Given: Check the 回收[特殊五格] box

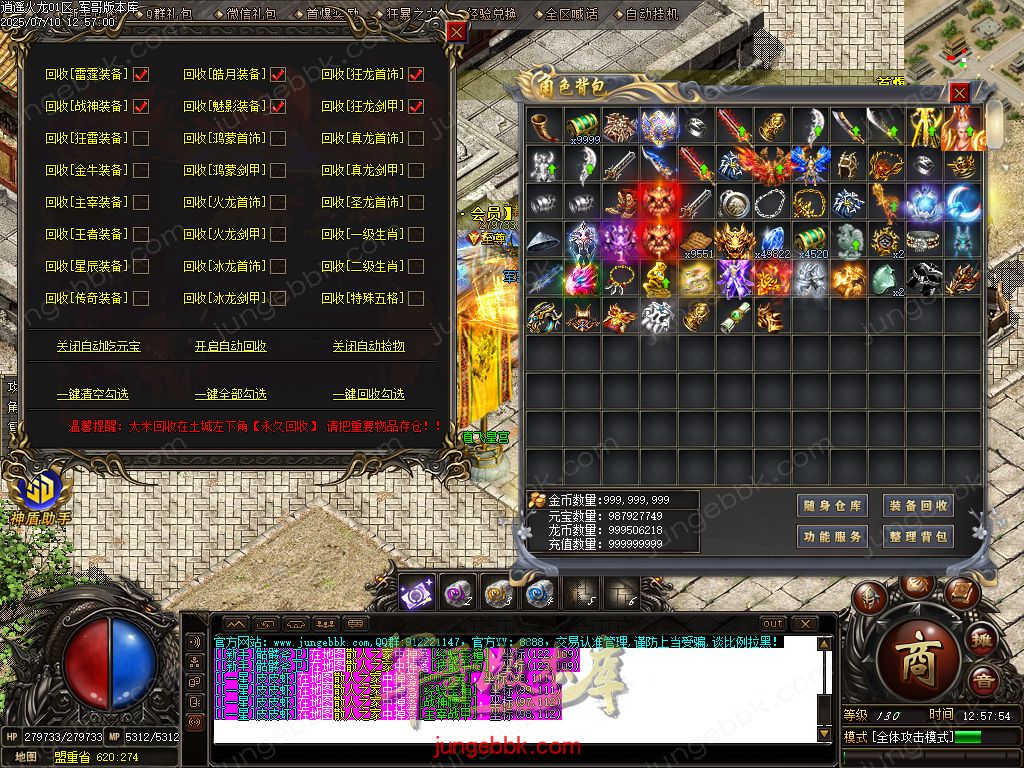Looking at the screenshot, I should [x=416, y=298].
